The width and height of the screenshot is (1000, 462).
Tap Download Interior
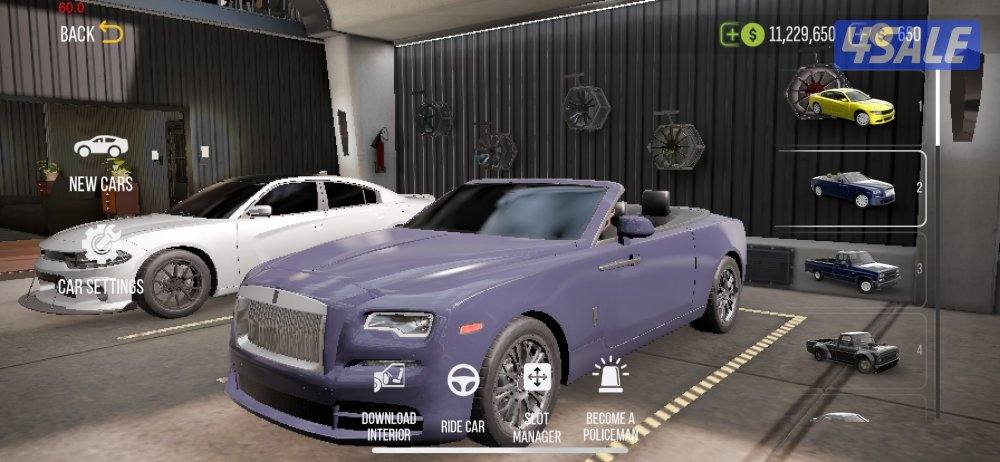[388, 398]
